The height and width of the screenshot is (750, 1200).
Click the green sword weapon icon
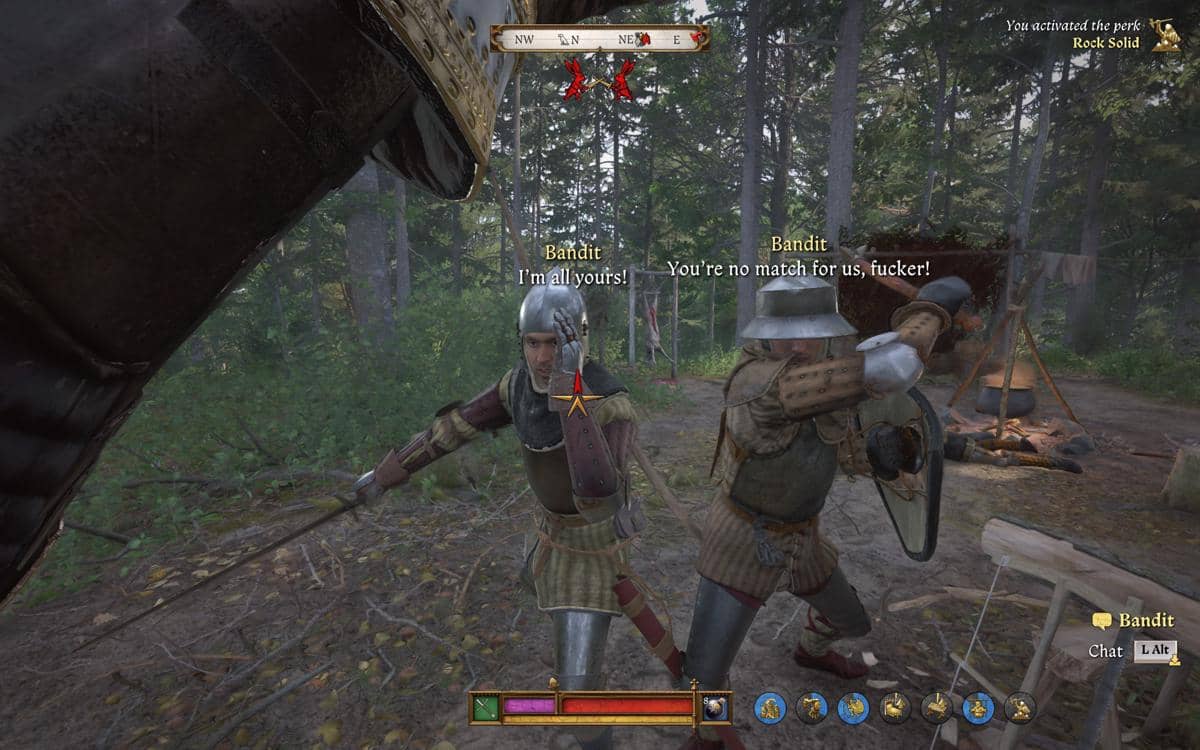[x=486, y=707]
